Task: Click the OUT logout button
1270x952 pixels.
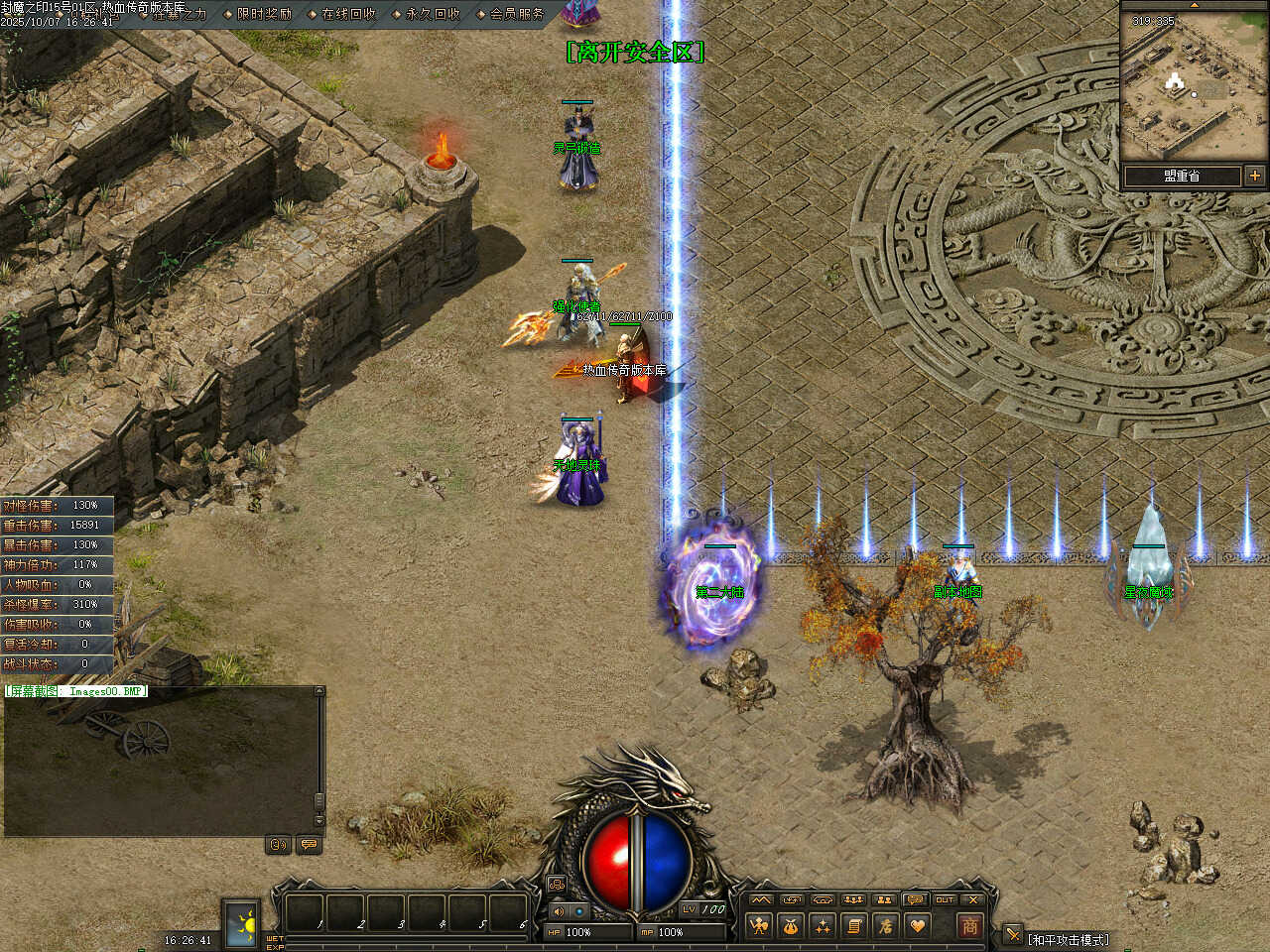Action: [944, 899]
